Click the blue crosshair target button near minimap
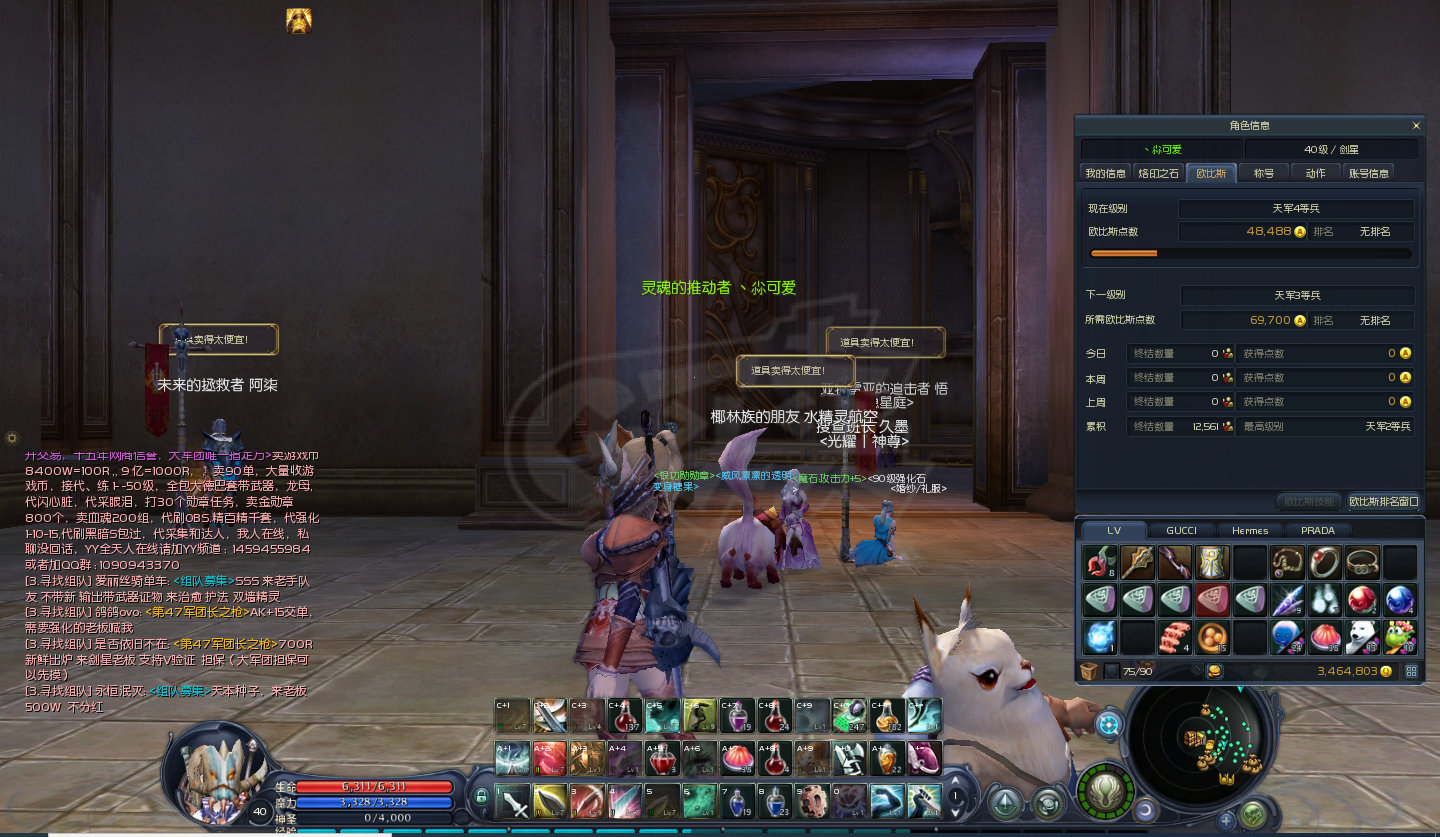Screen dimensions: 1440x837 1108,724
